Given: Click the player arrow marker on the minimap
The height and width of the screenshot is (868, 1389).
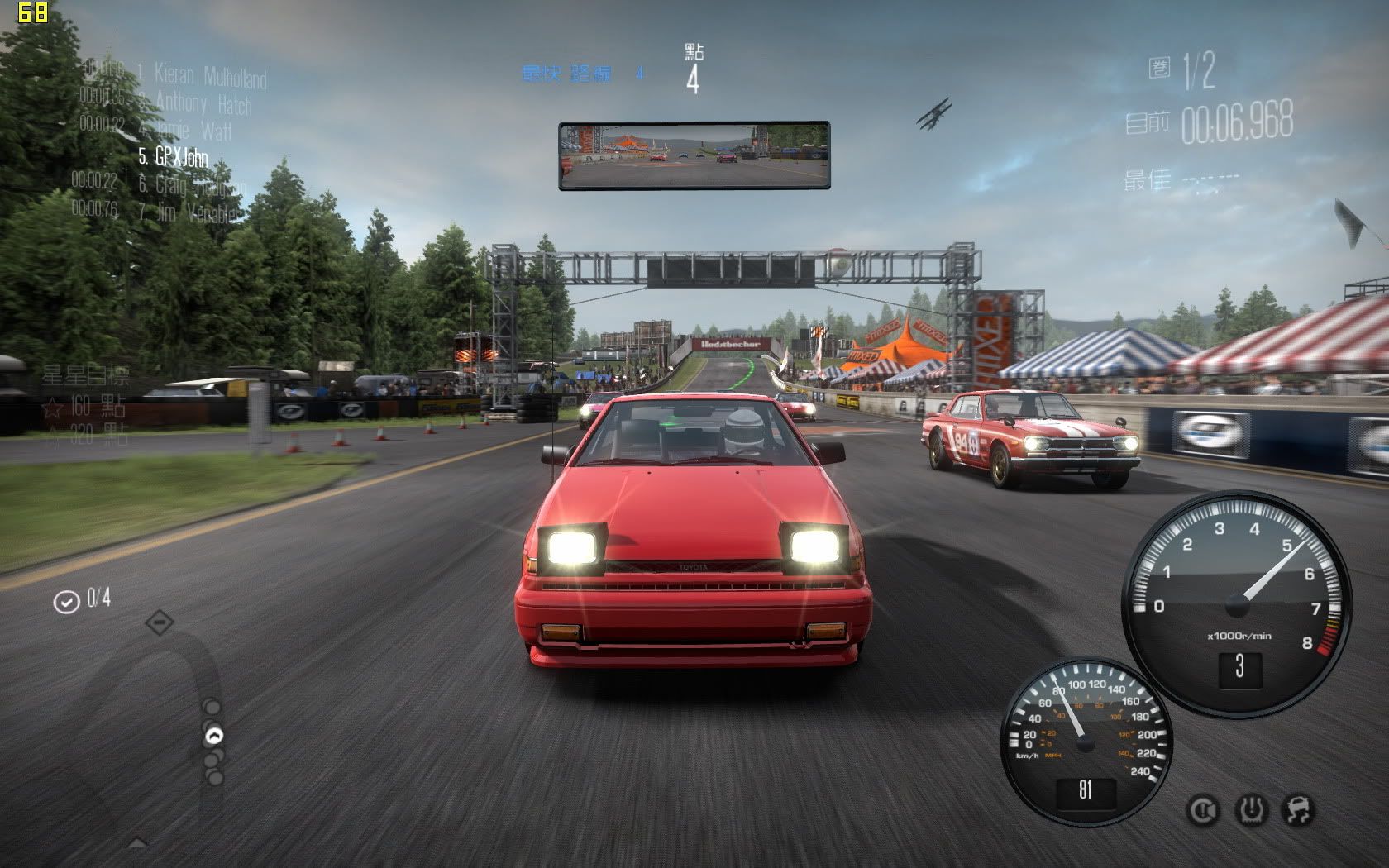Looking at the screenshot, I should pos(214,735).
